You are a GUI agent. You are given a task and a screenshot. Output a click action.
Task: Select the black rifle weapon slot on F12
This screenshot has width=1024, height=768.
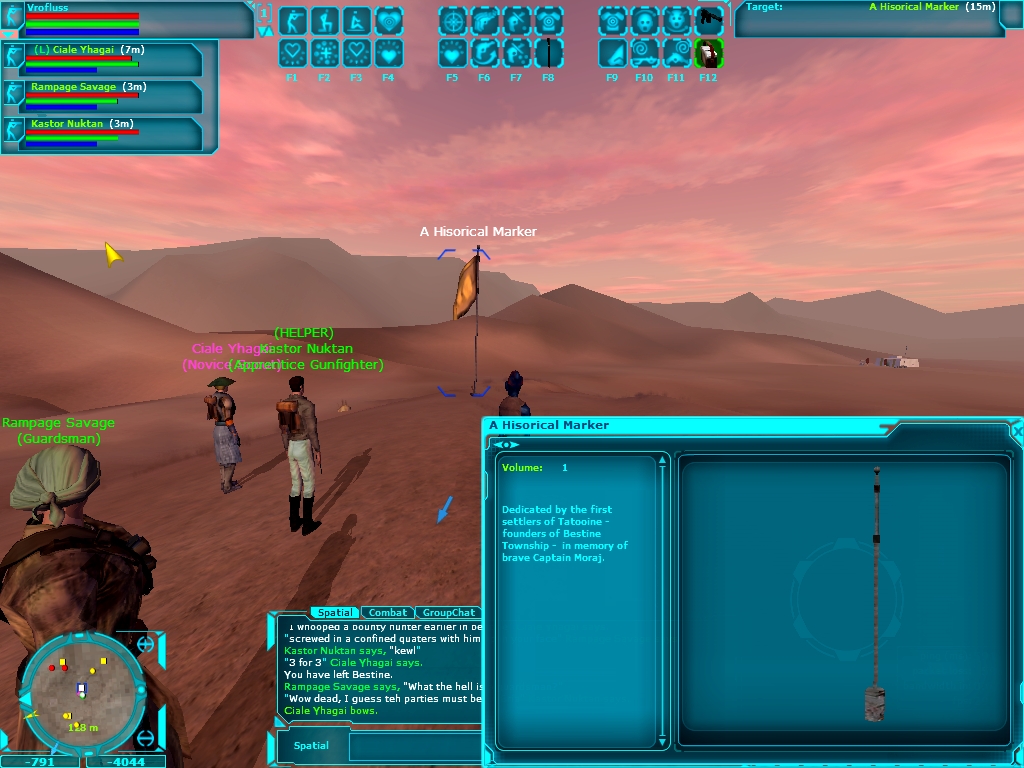[708, 18]
